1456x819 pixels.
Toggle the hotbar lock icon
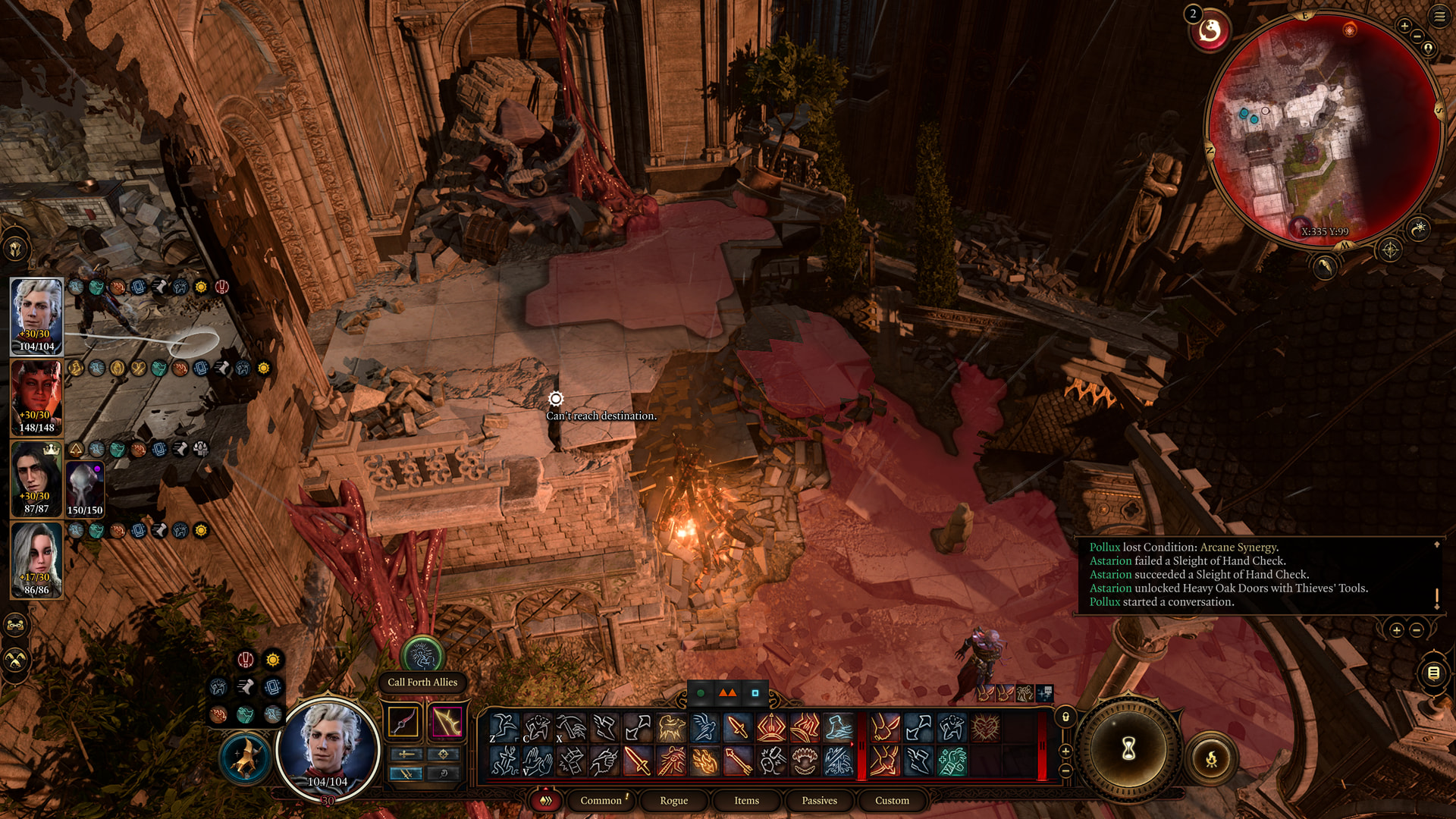[x=1065, y=717]
